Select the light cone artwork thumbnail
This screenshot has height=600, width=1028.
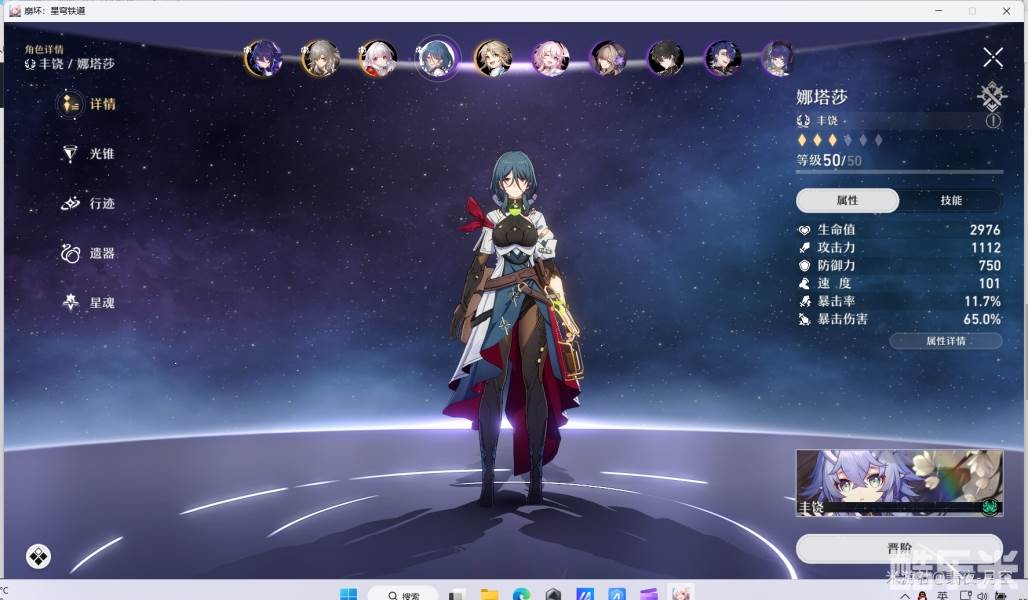pos(898,483)
